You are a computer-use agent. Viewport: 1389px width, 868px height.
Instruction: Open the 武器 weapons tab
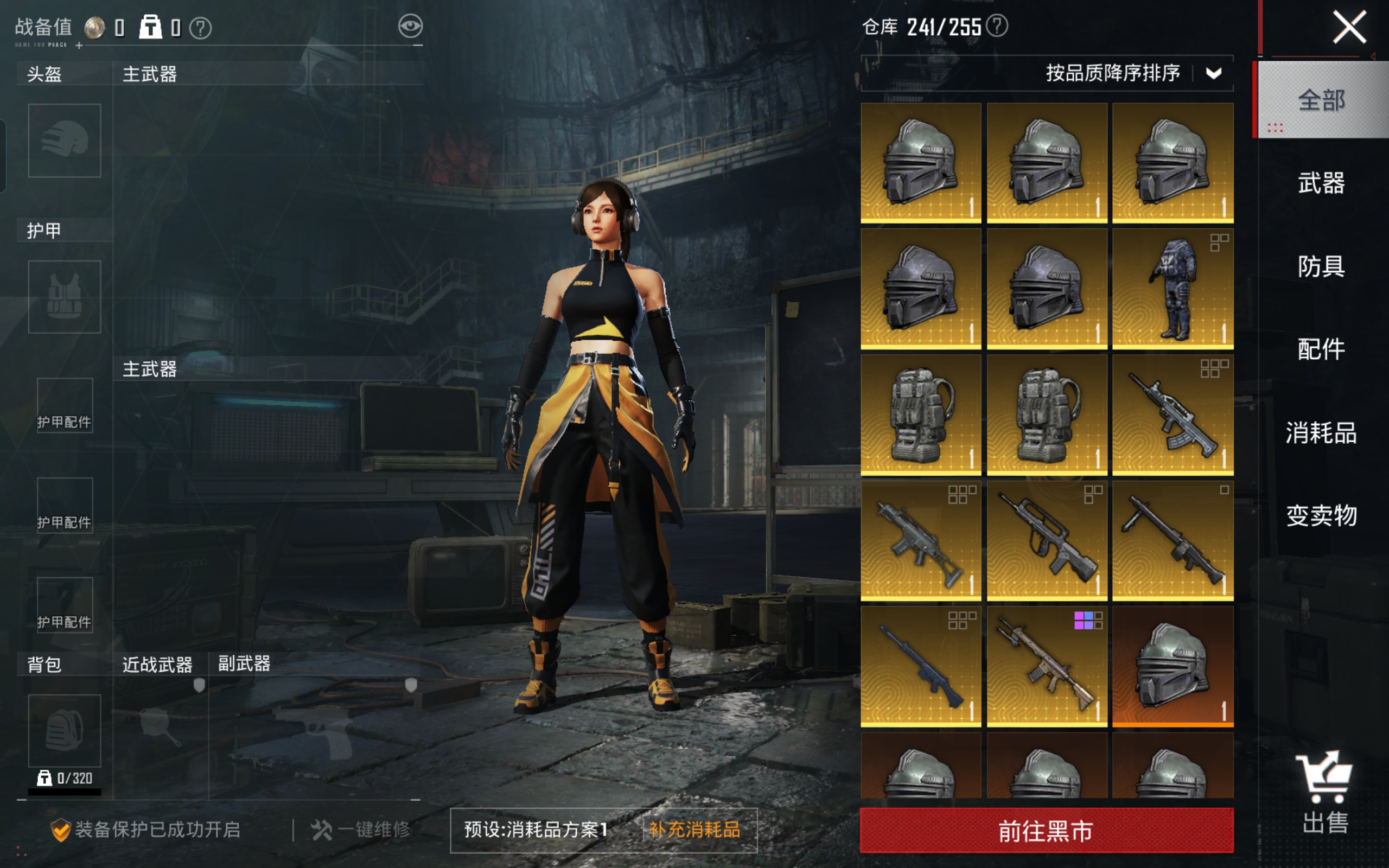1321,183
